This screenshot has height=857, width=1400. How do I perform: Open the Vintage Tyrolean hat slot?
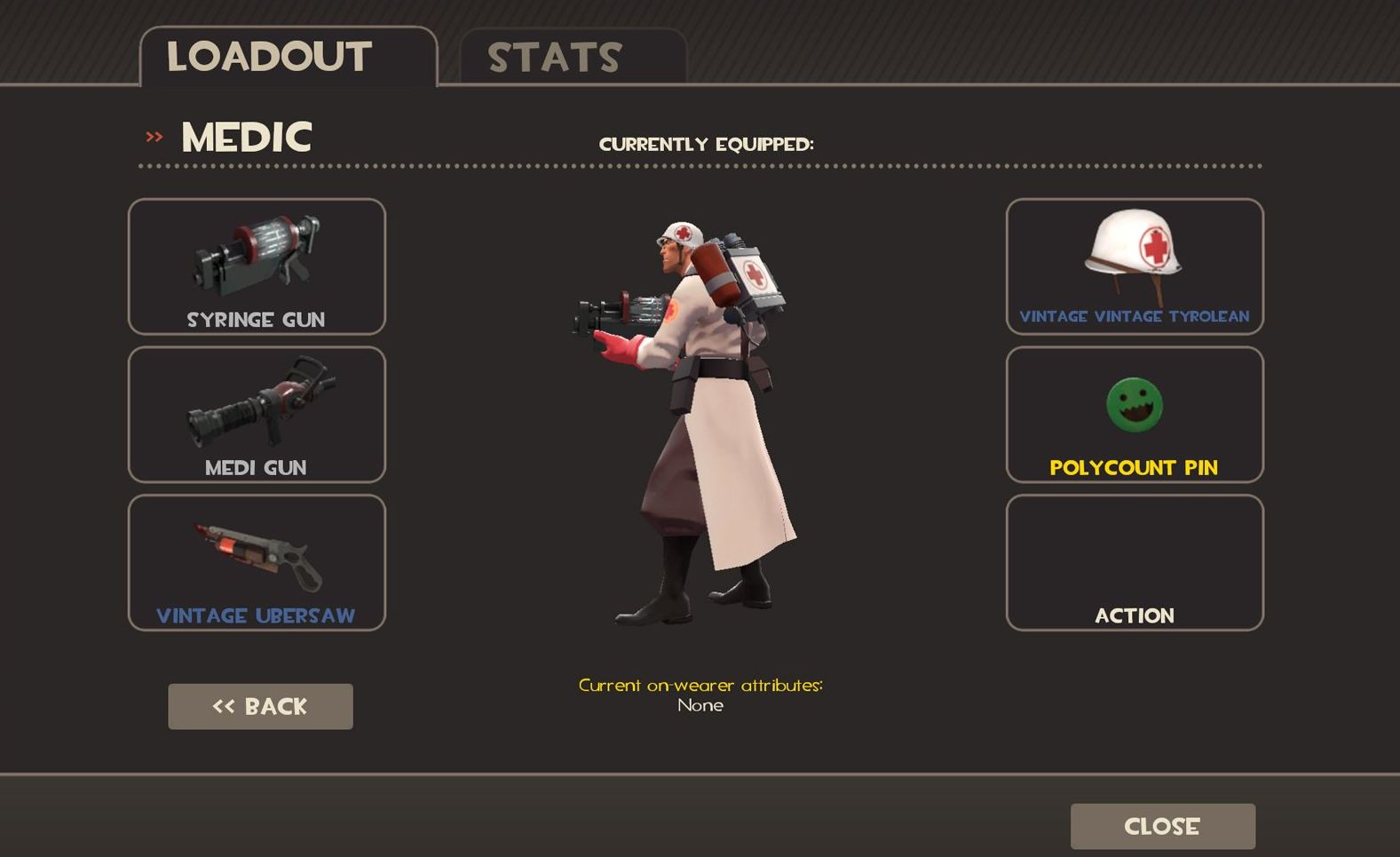(x=1134, y=266)
